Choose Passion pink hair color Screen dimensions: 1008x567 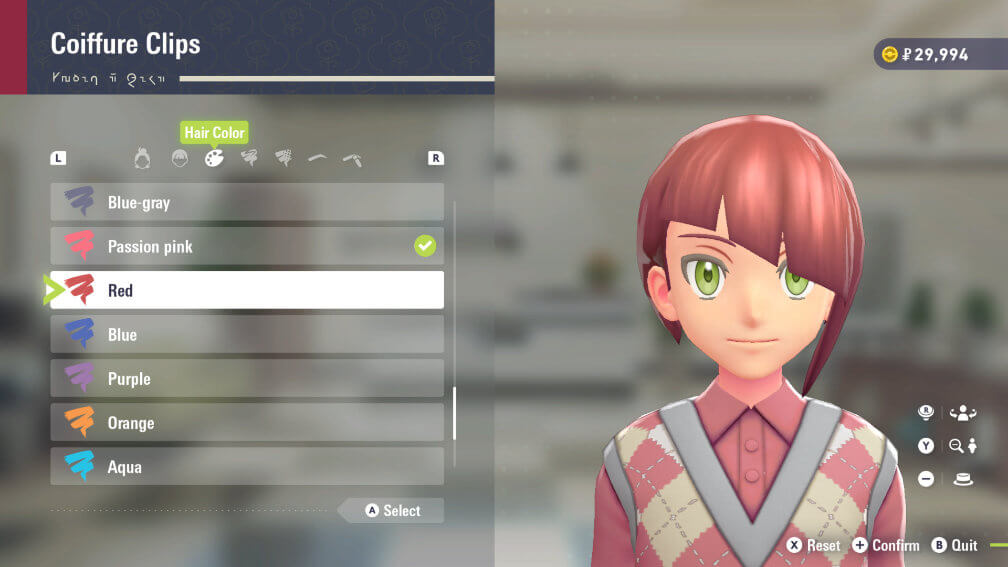coord(247,246)
